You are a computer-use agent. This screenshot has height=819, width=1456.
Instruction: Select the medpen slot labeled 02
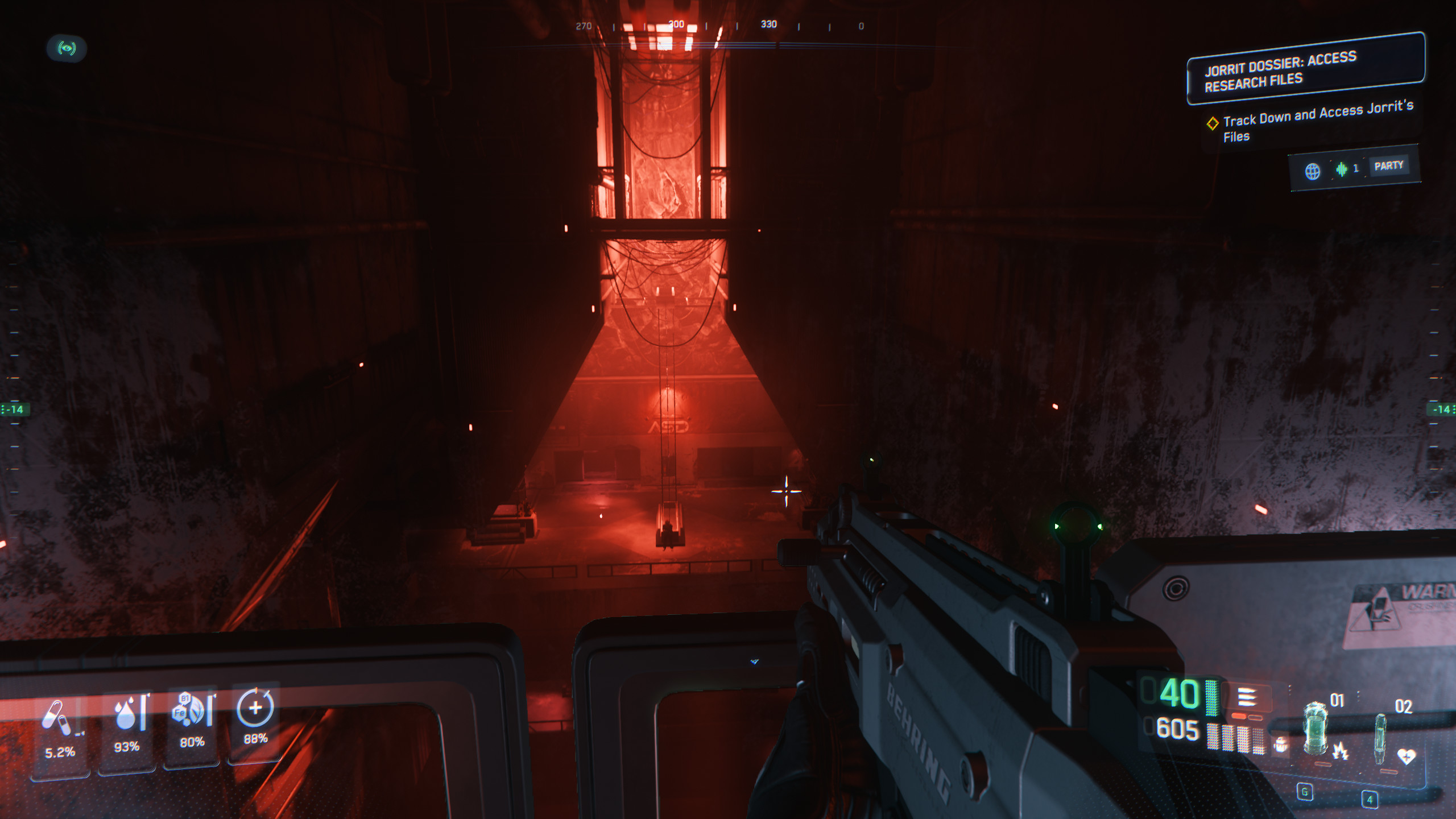(x=1380, y=738)
